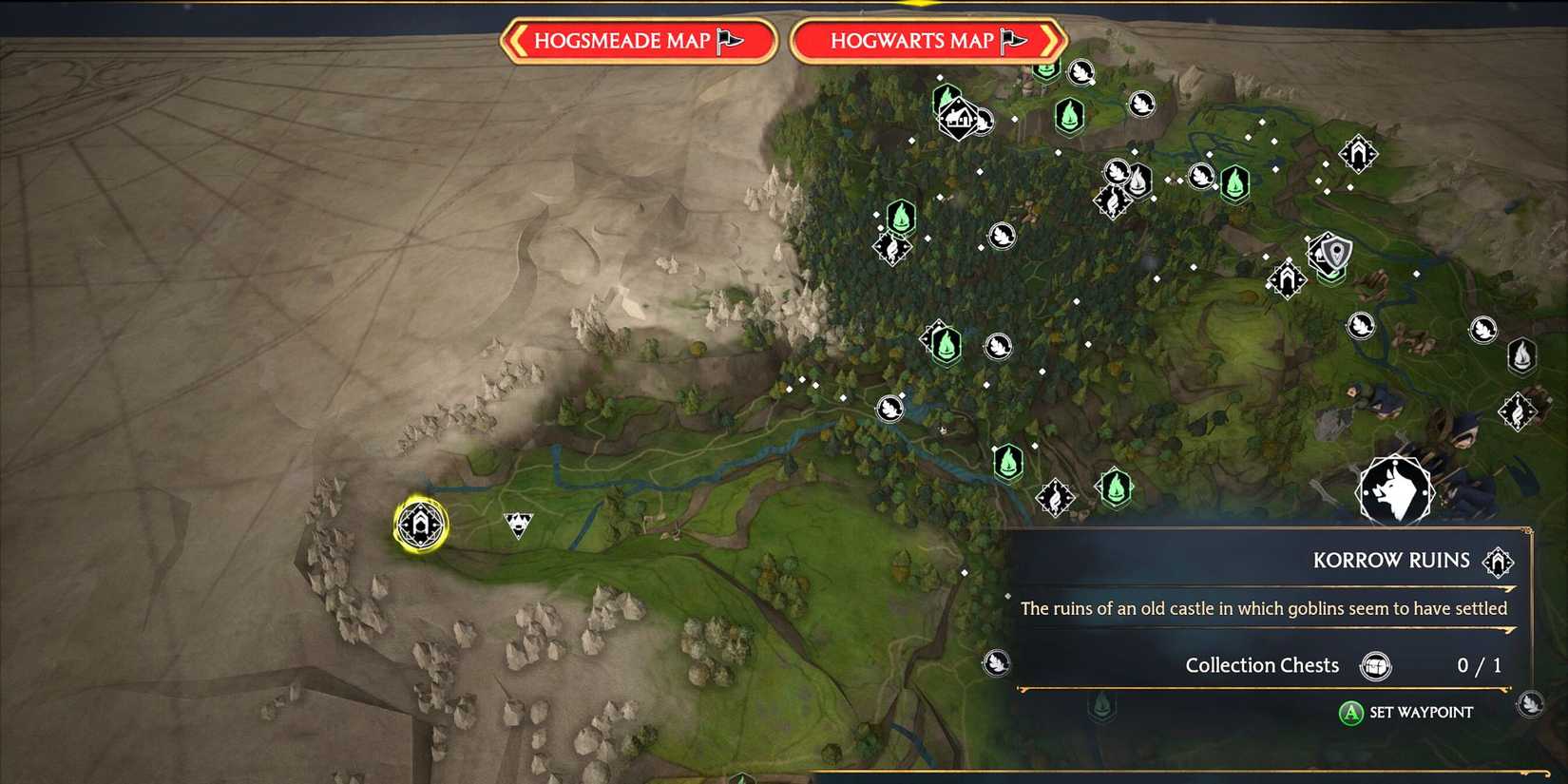
Task: Click the hamlet house icon up north
Action: pos(960,120)
